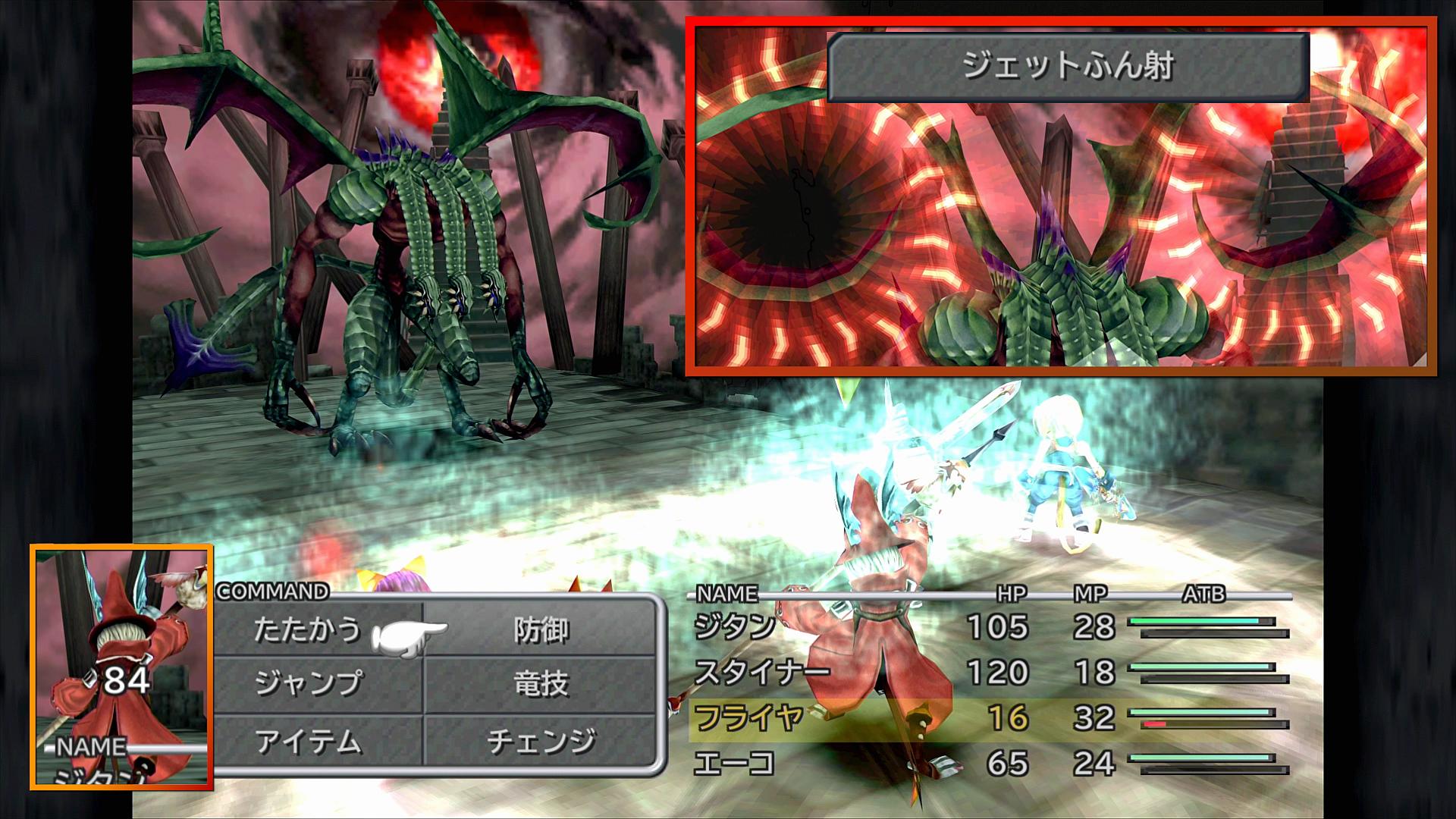Image resolution: width=1456 pixels, height=819 pixels.
Task: Select the ジャンプ (Jump) command
Action: click(x=308, y=684)
